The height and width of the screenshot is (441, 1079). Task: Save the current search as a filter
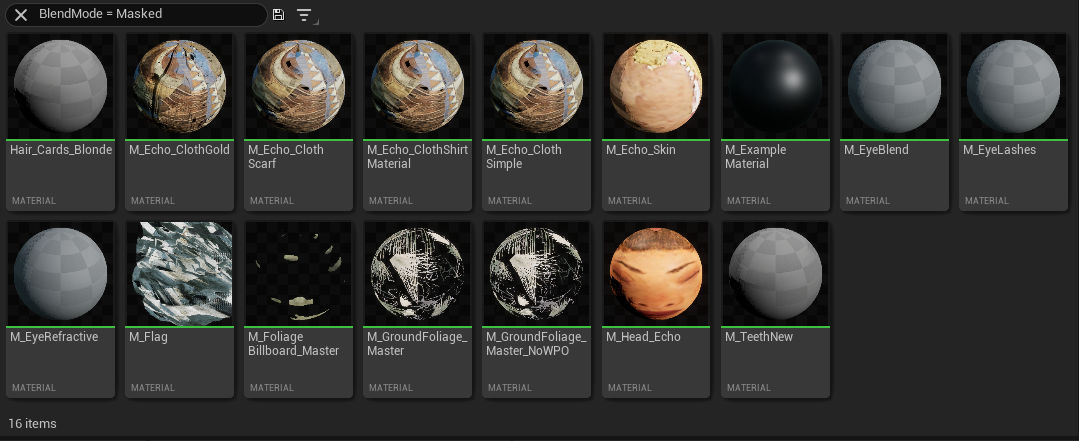[278, 15]
